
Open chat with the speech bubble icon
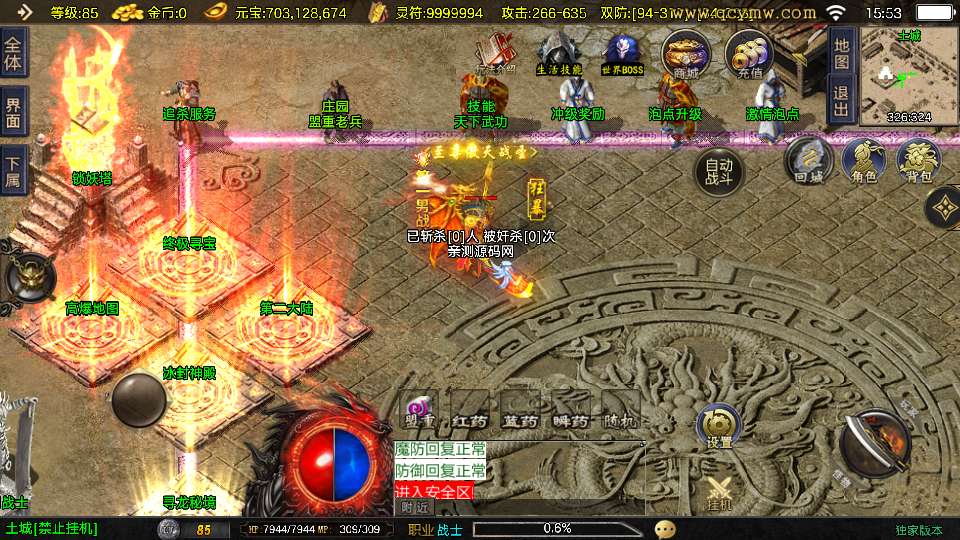coord(665,529)
